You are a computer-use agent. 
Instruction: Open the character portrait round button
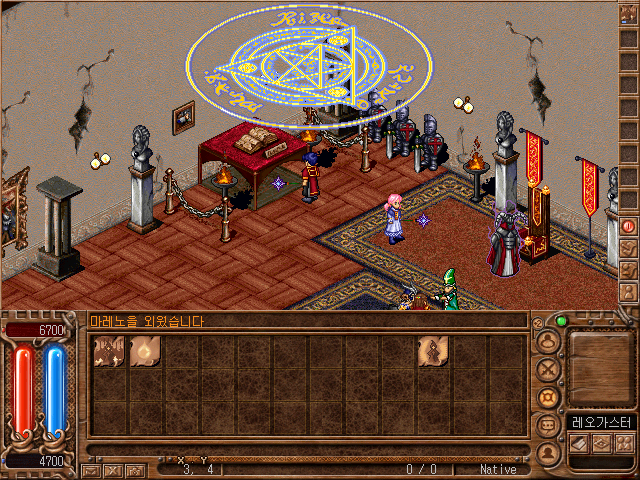coord(547,342)
